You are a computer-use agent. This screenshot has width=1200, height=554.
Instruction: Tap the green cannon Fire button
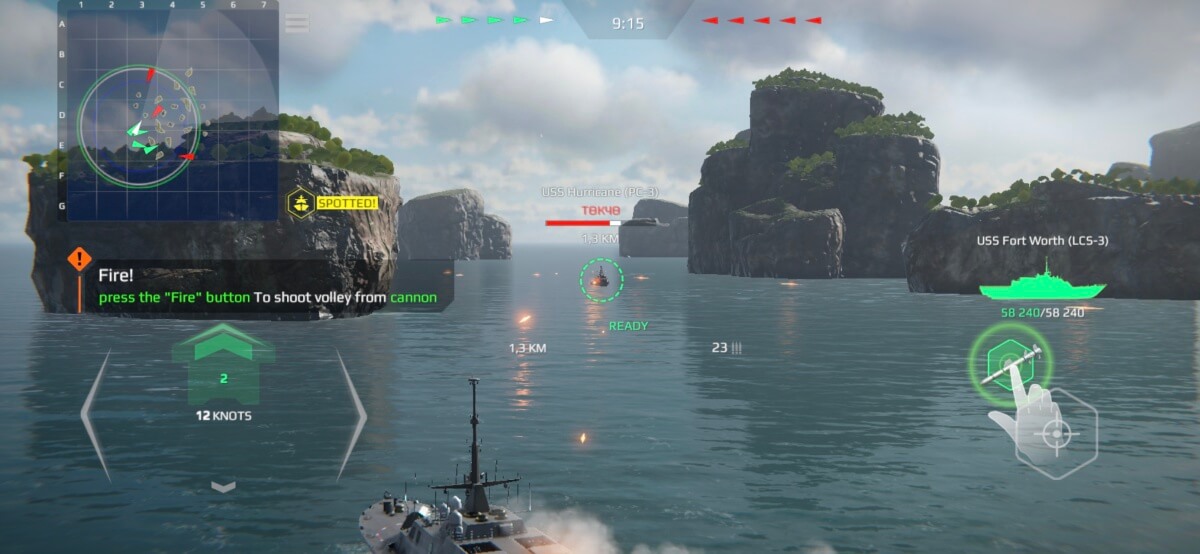tap(1007, 365)
